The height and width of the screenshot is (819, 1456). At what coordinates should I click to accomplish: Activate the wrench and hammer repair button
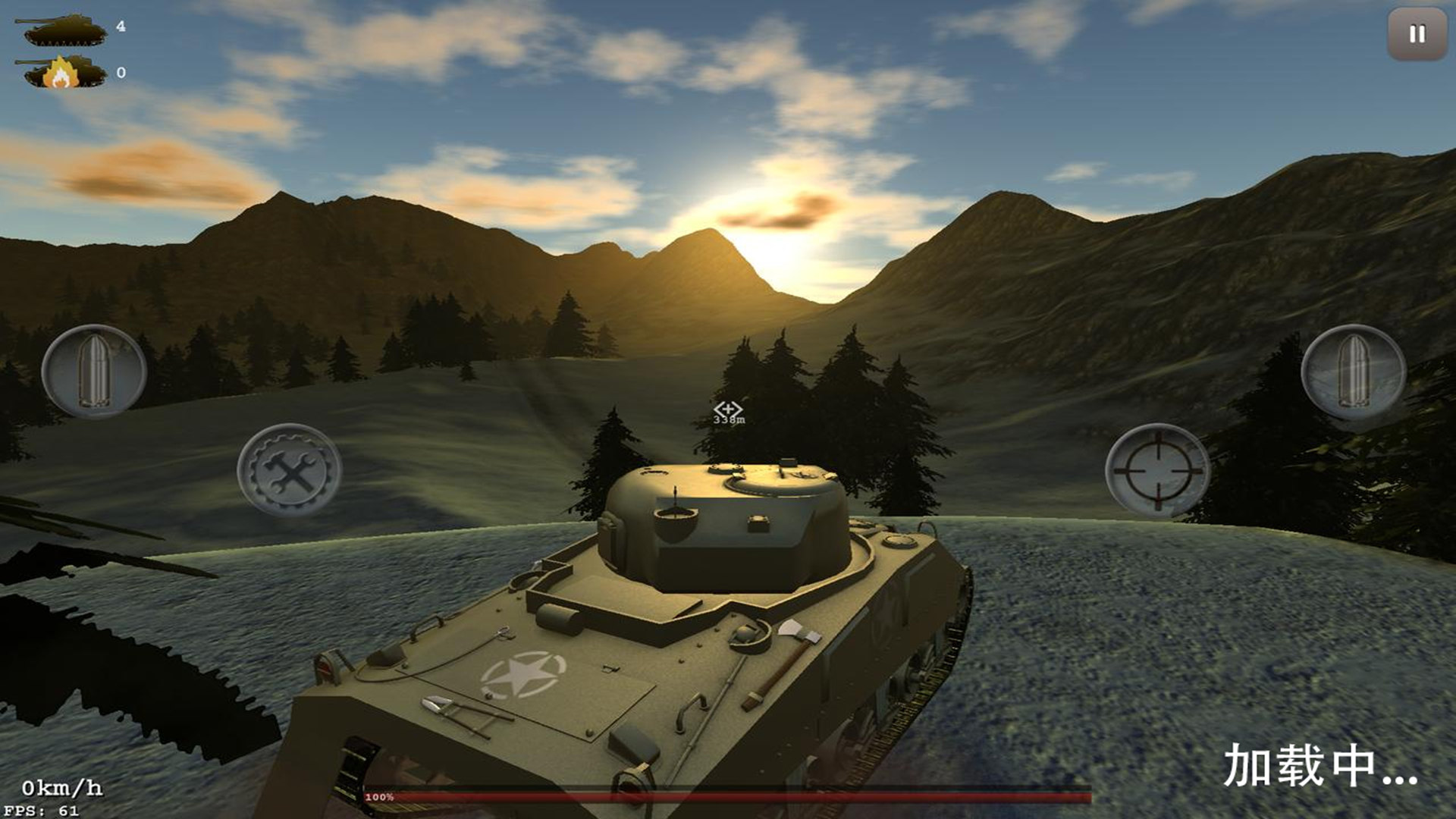(289, 471)
